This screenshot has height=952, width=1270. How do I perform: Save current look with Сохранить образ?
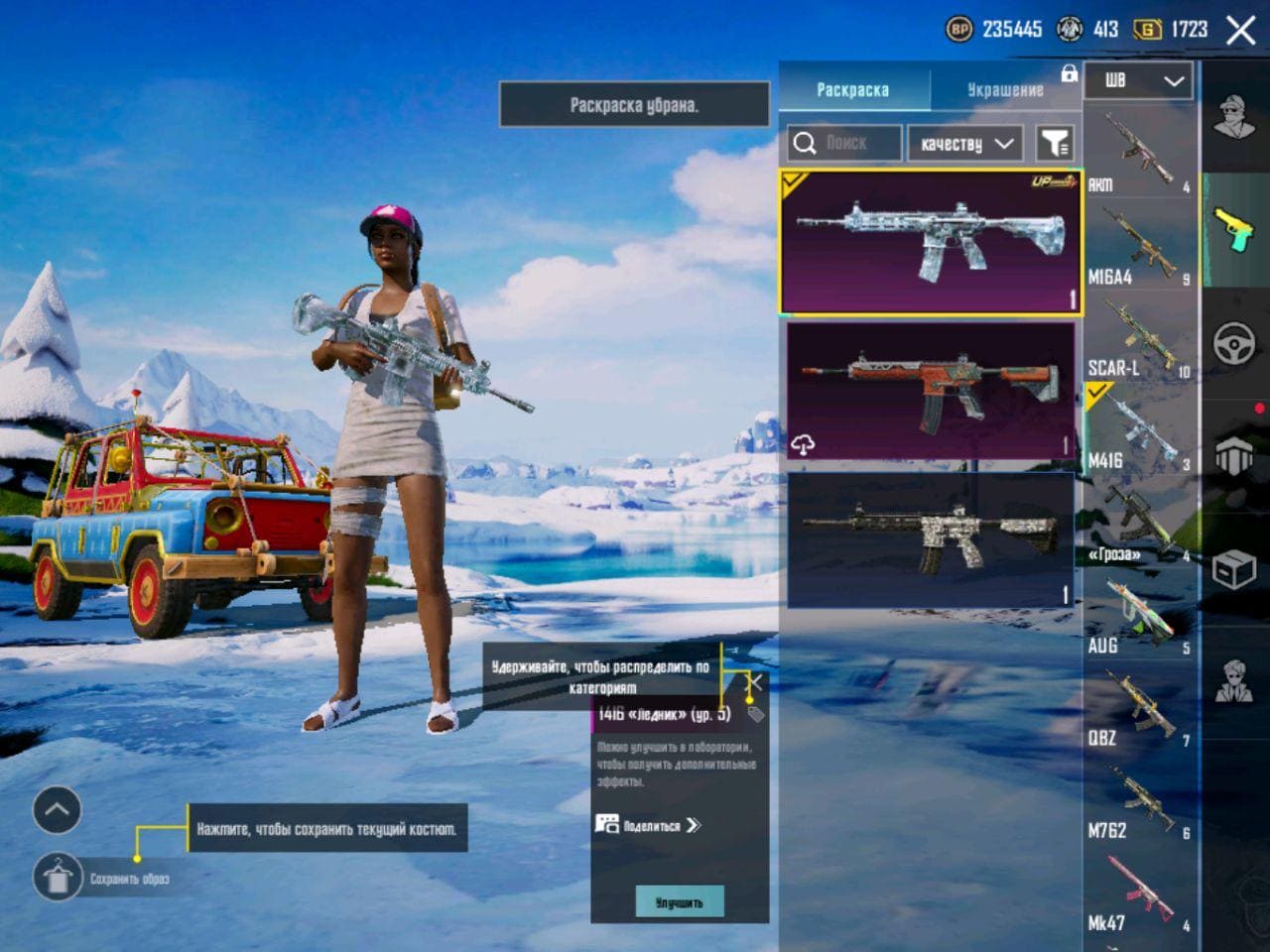[x=58, y=877]
